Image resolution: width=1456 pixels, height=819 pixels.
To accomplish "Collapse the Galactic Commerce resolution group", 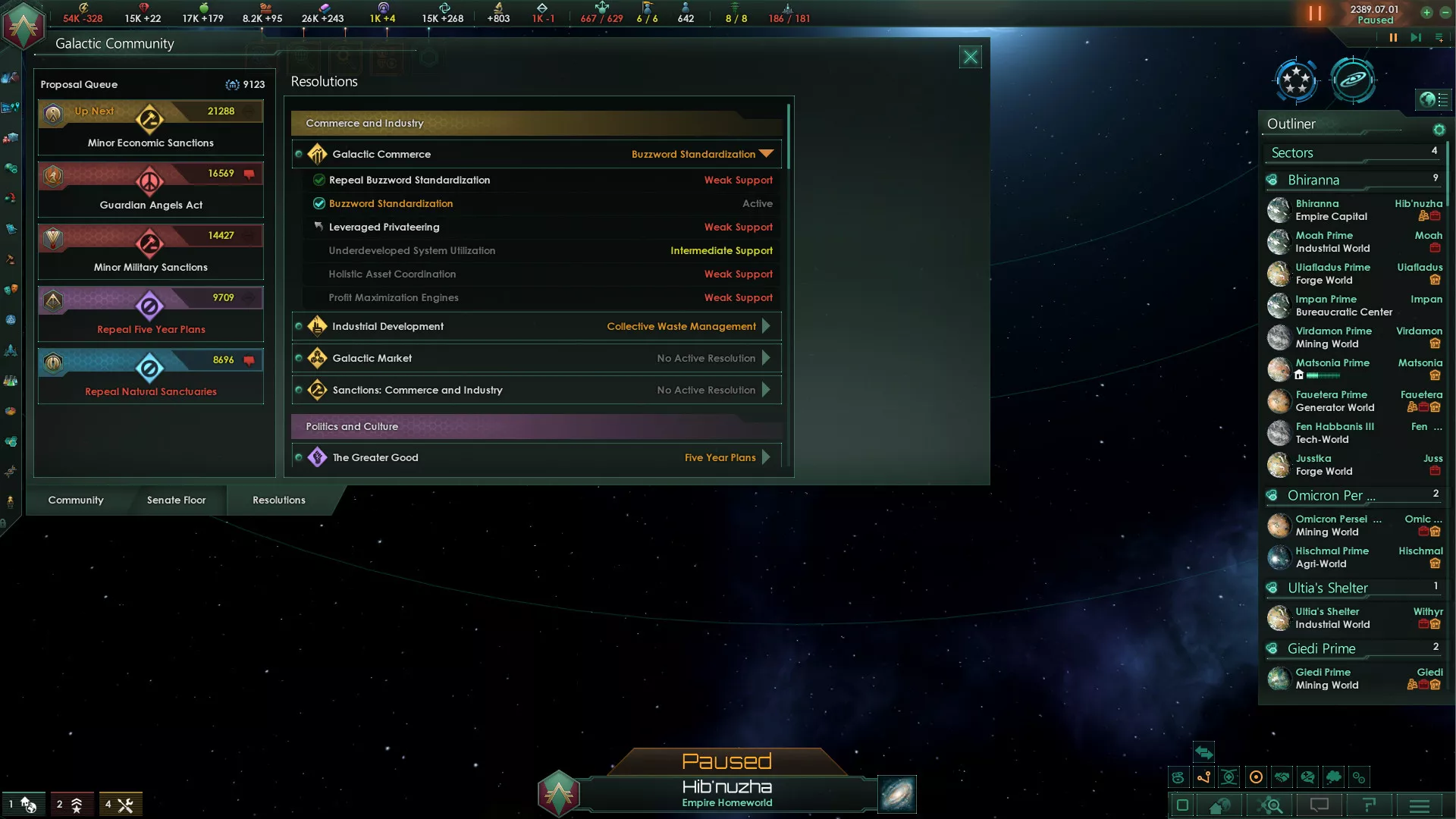I will pos(767,154).
